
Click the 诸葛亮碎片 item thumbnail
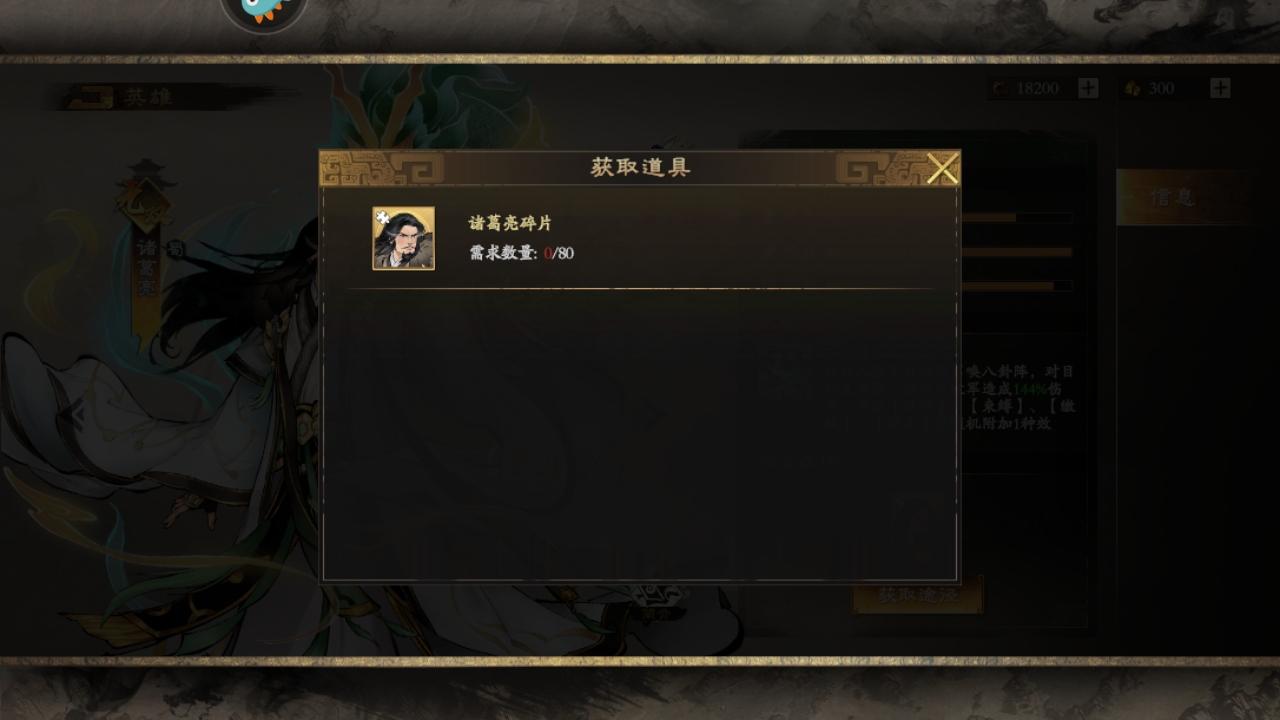(x=404, y=238)
